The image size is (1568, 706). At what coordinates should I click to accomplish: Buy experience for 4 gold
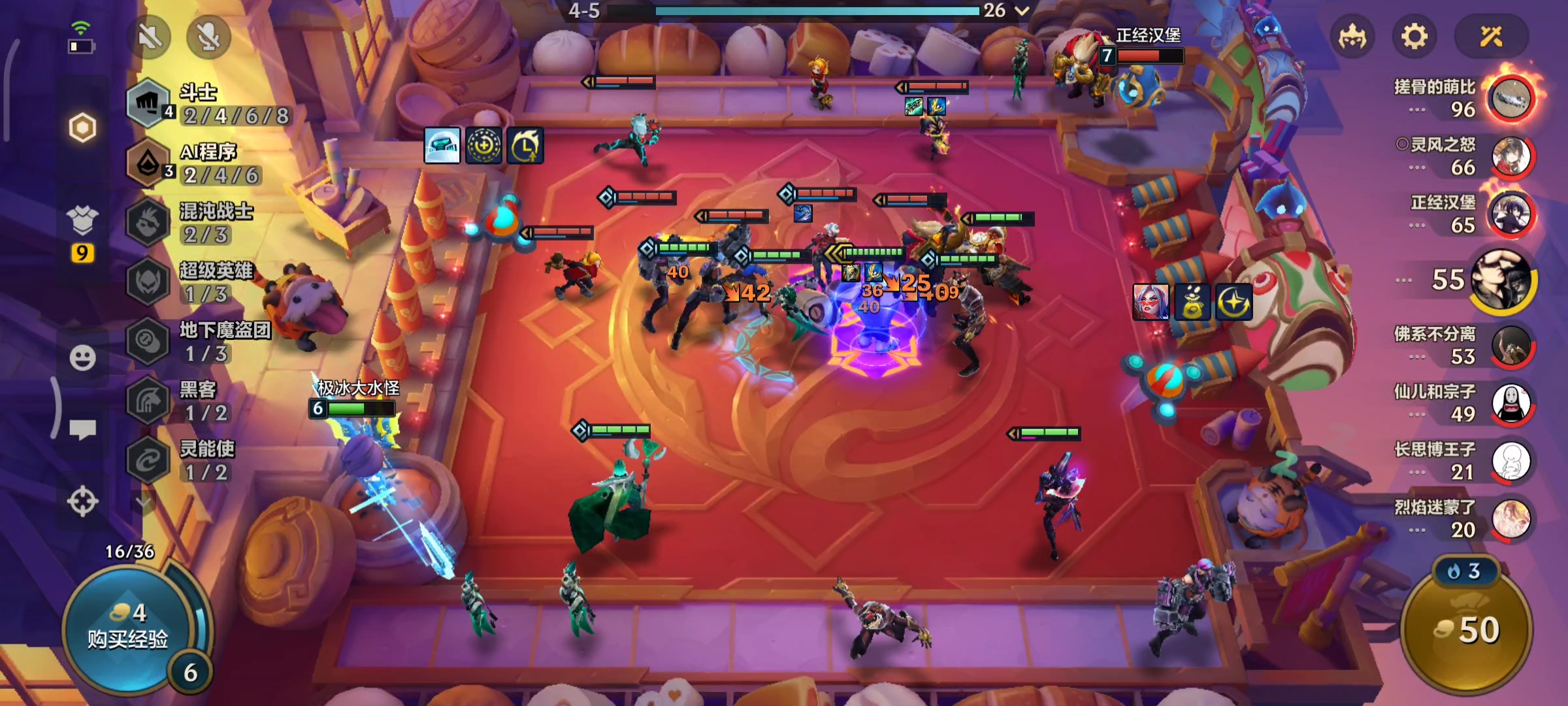(127, 628)
